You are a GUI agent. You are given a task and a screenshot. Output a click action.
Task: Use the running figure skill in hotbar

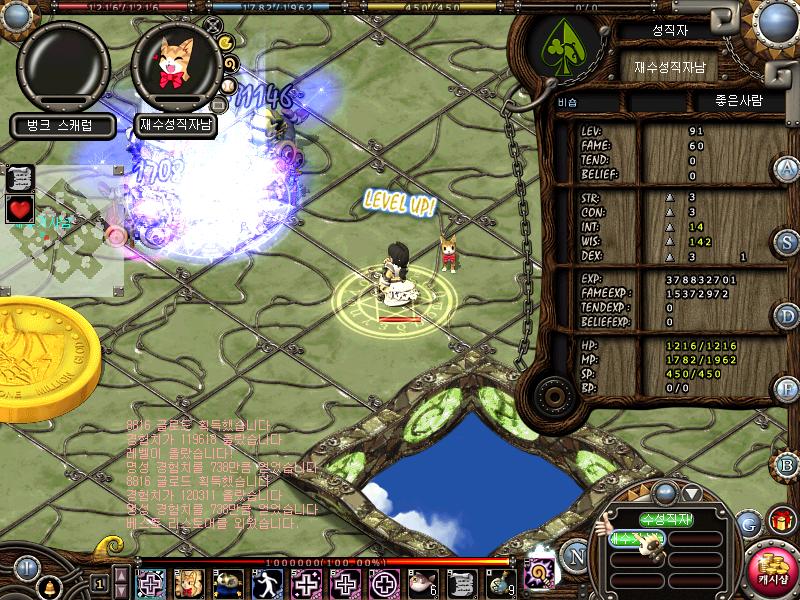[267, 583]
